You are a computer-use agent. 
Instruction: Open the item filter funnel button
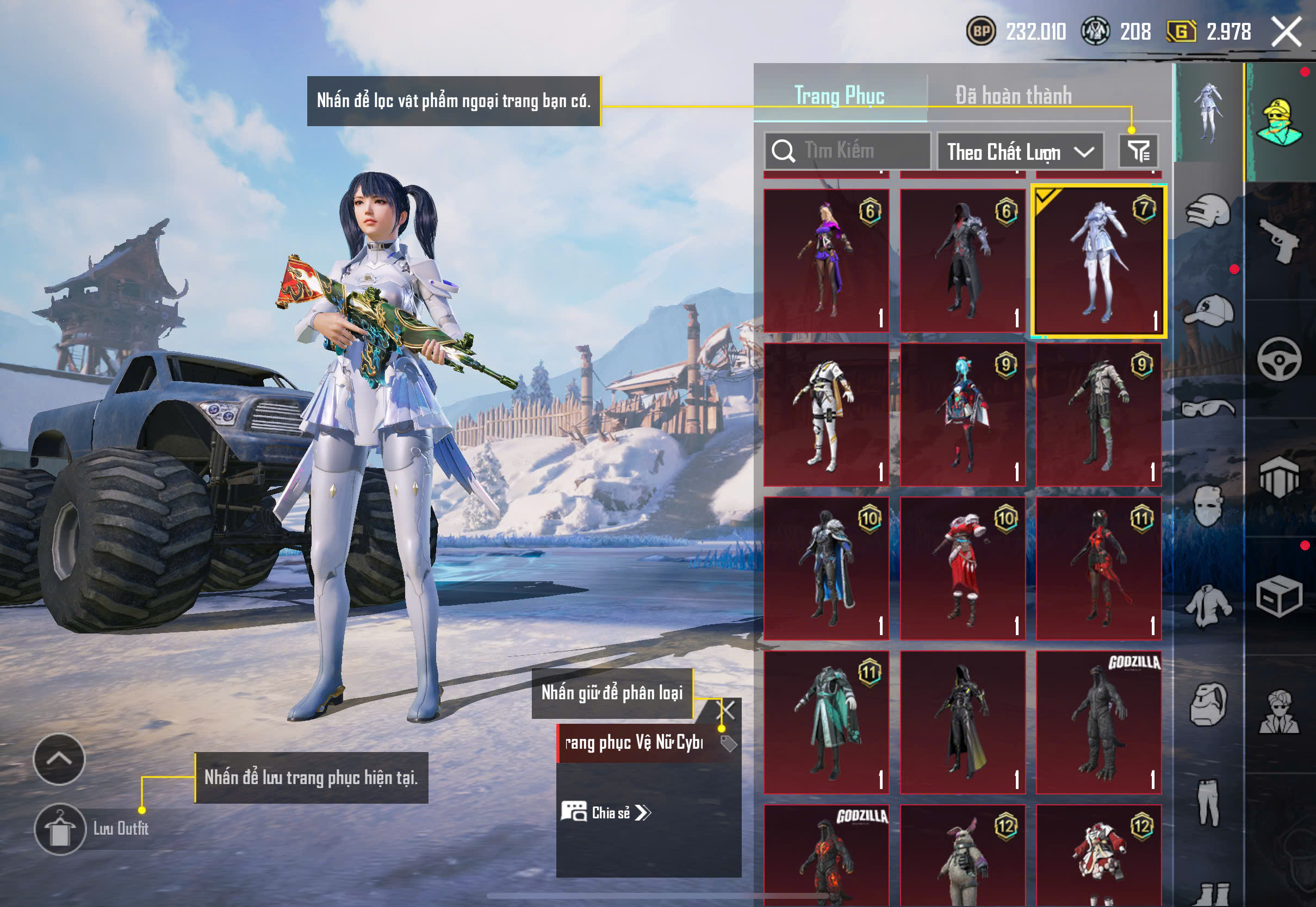click(x=1138, y=151)
